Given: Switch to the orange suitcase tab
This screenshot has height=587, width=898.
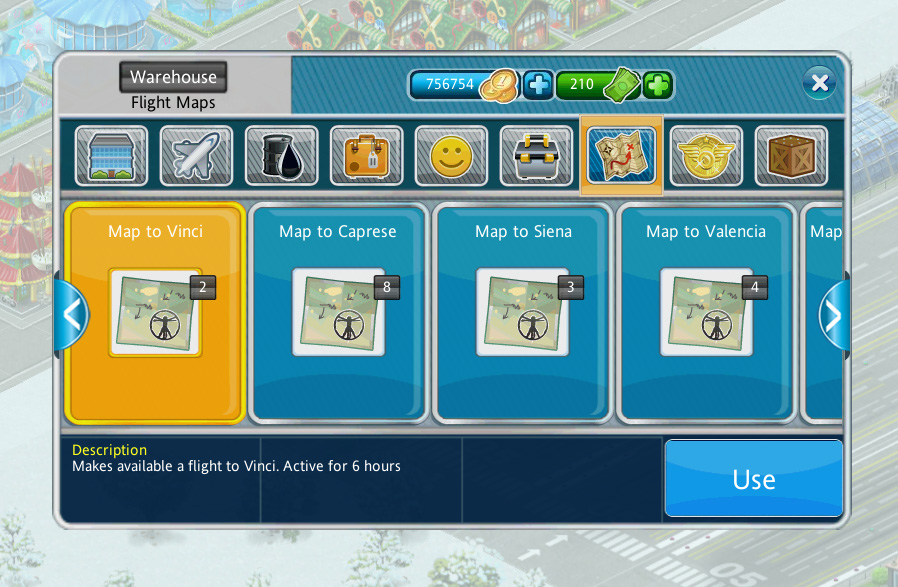Looking at the screenshot, I should click(x=366, y=156).
